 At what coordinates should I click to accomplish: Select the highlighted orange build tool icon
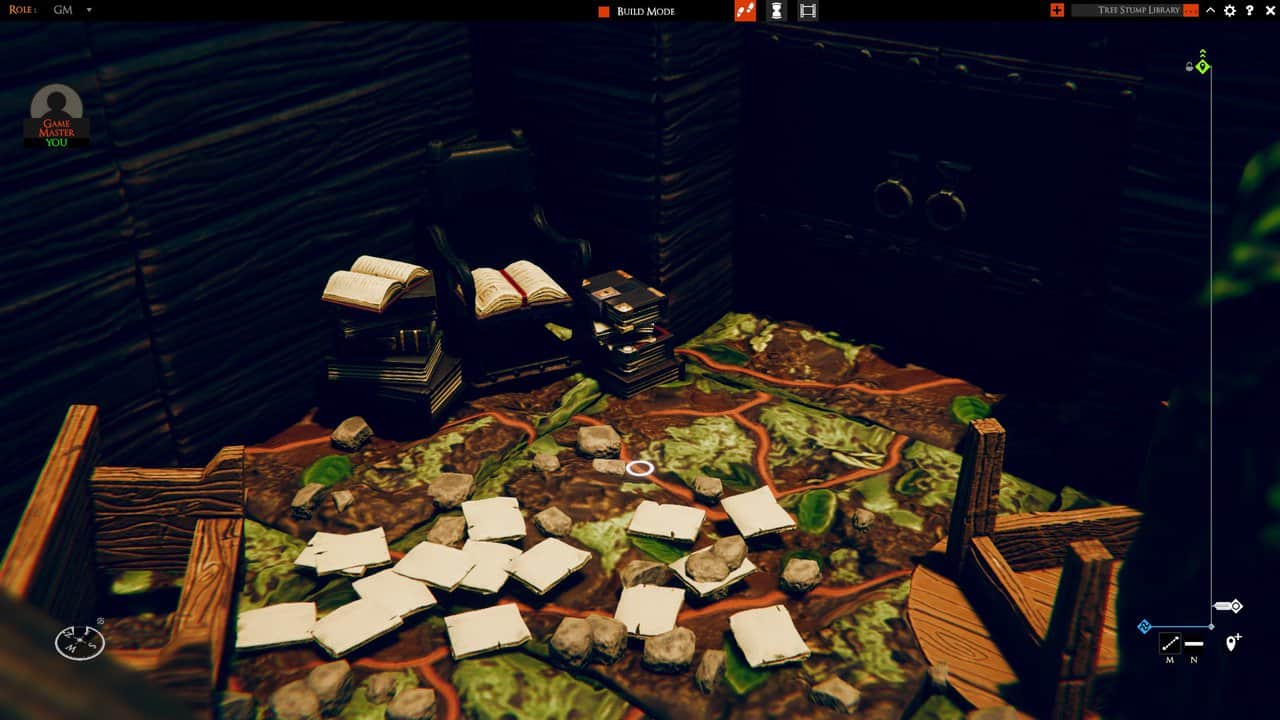[744, 10]
